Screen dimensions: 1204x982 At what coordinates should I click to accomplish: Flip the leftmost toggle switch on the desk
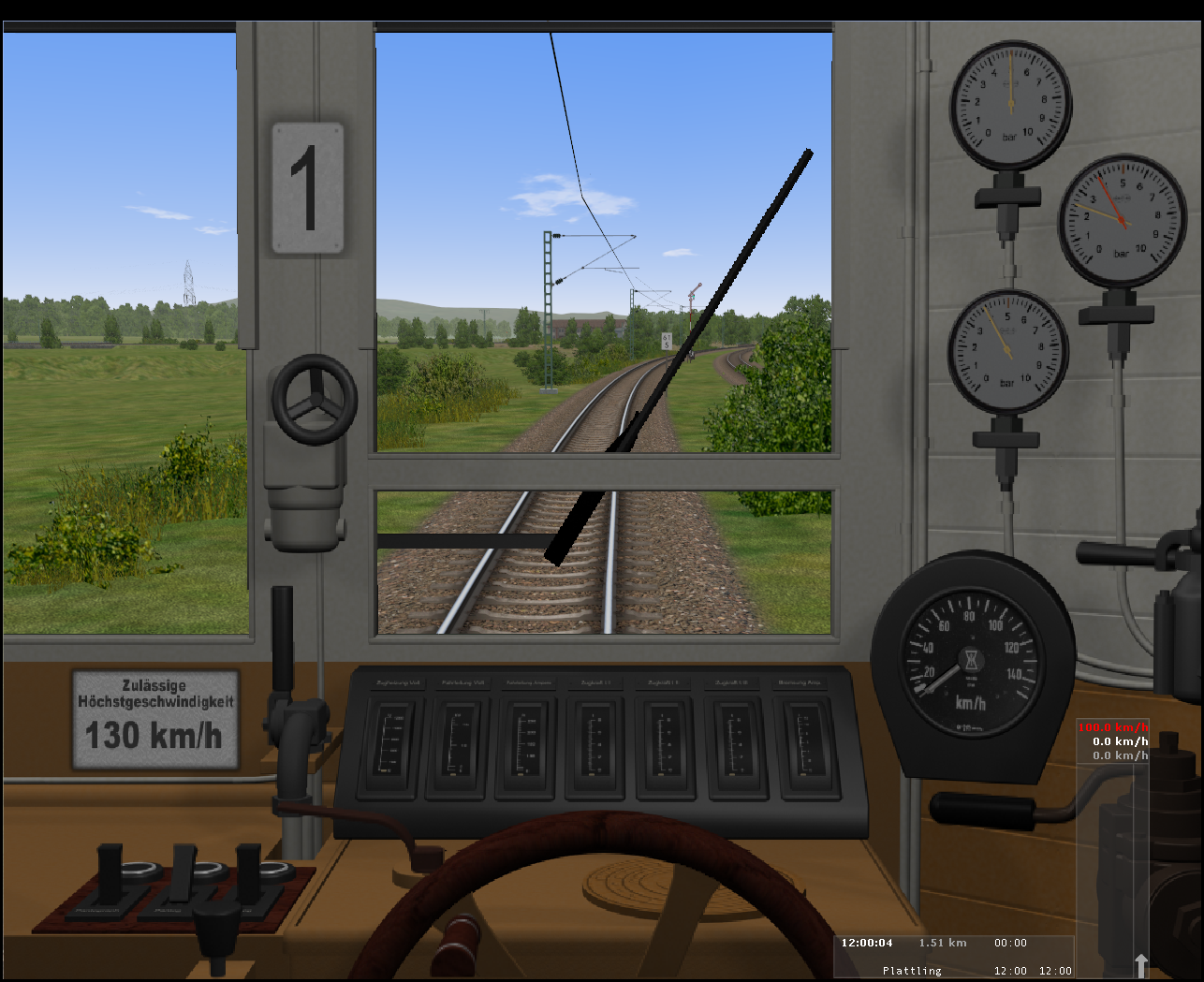pos(110,872)
